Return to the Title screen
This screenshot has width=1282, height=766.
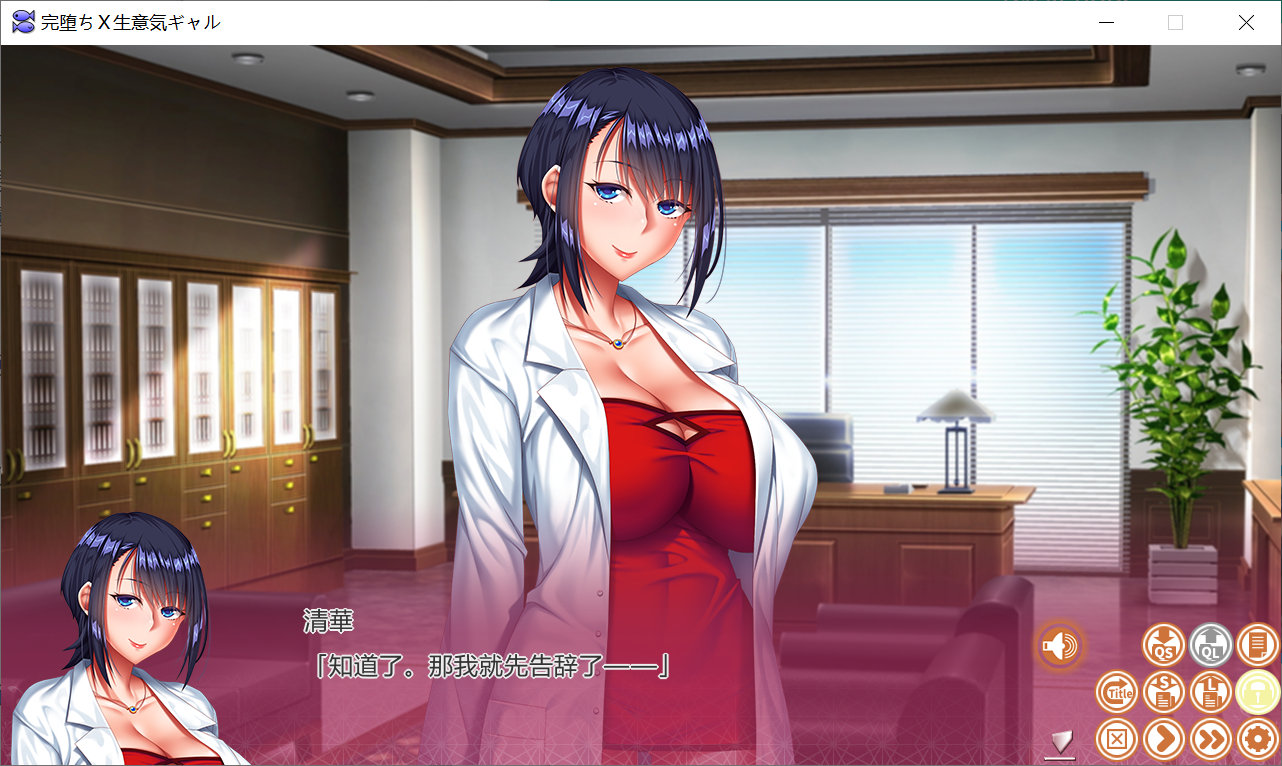tap(1116, 692)
